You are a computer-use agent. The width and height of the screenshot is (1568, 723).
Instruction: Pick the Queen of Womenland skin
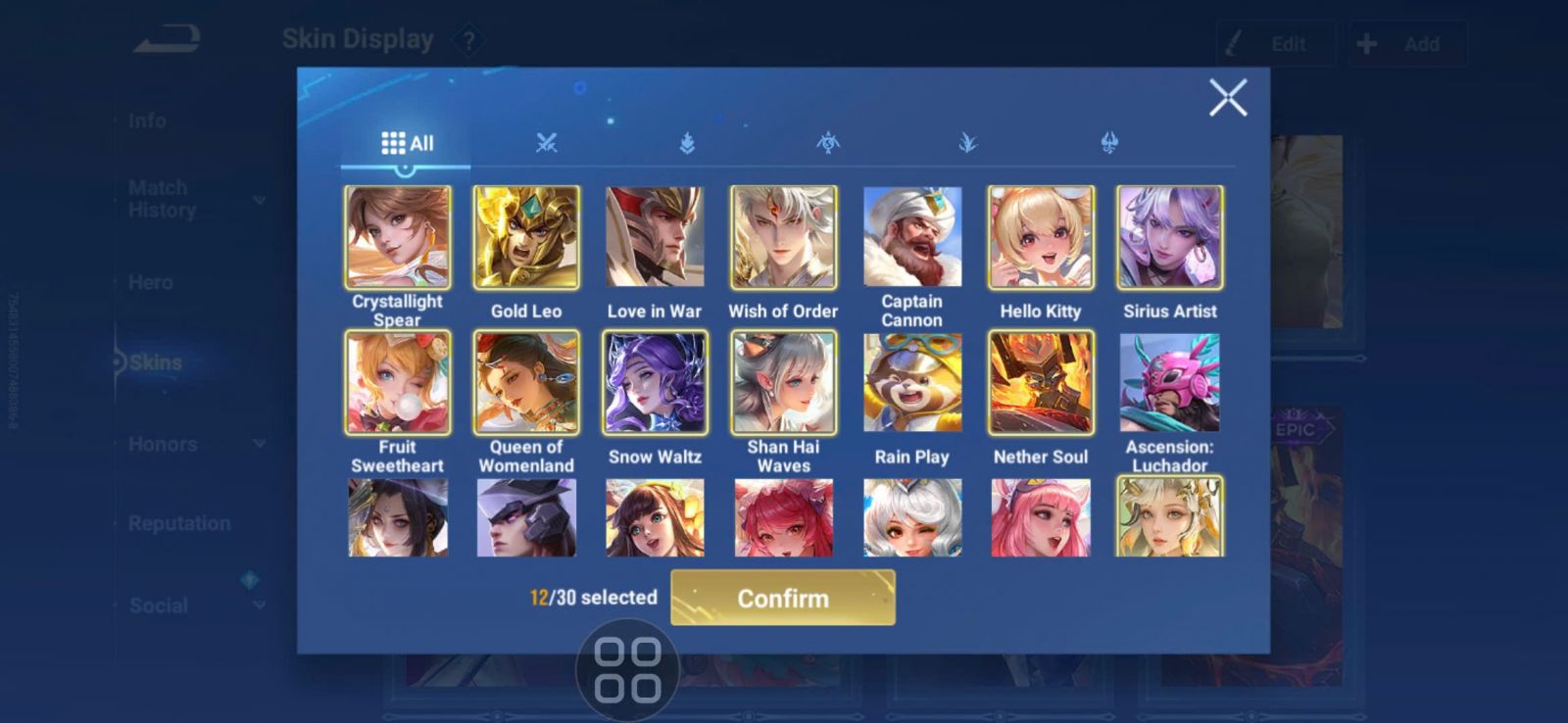[x=526, y=382]
